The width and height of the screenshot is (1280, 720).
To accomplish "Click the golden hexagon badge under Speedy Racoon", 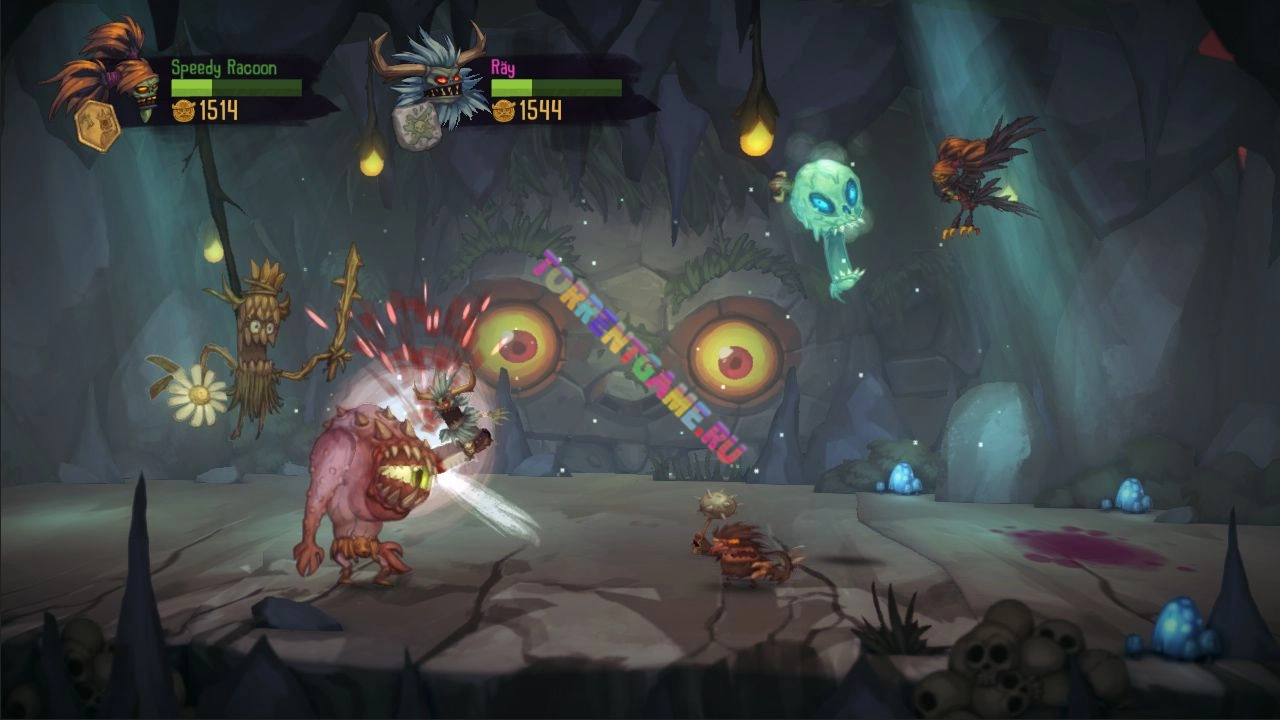I will 98,125.
